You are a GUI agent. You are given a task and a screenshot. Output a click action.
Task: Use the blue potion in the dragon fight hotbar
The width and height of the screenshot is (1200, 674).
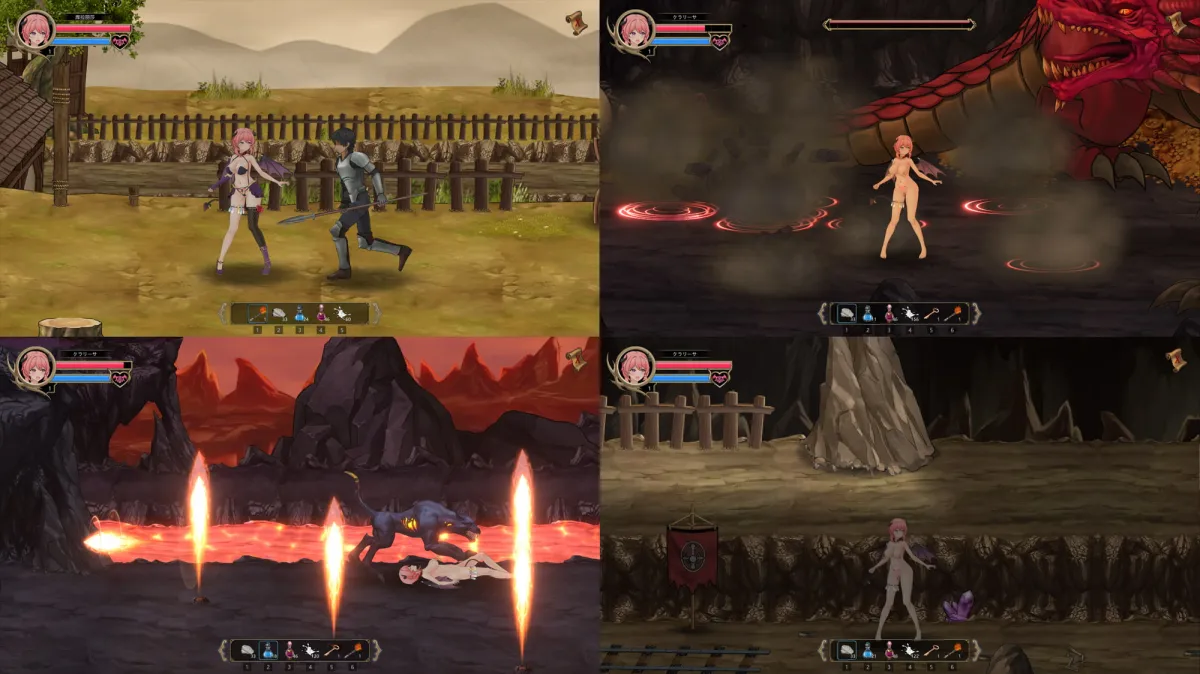point(867,313)
